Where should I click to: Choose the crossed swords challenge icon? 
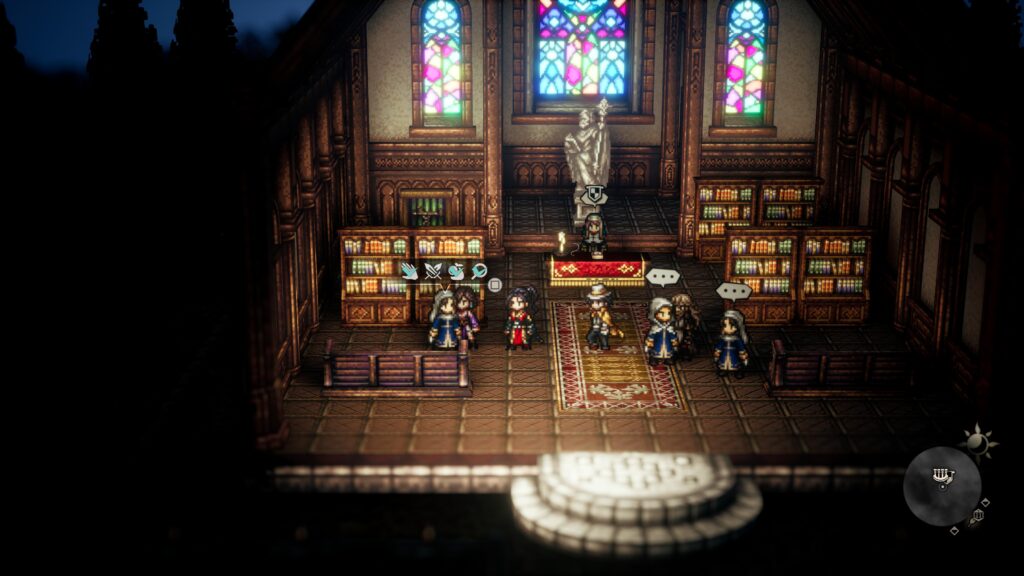432,270
